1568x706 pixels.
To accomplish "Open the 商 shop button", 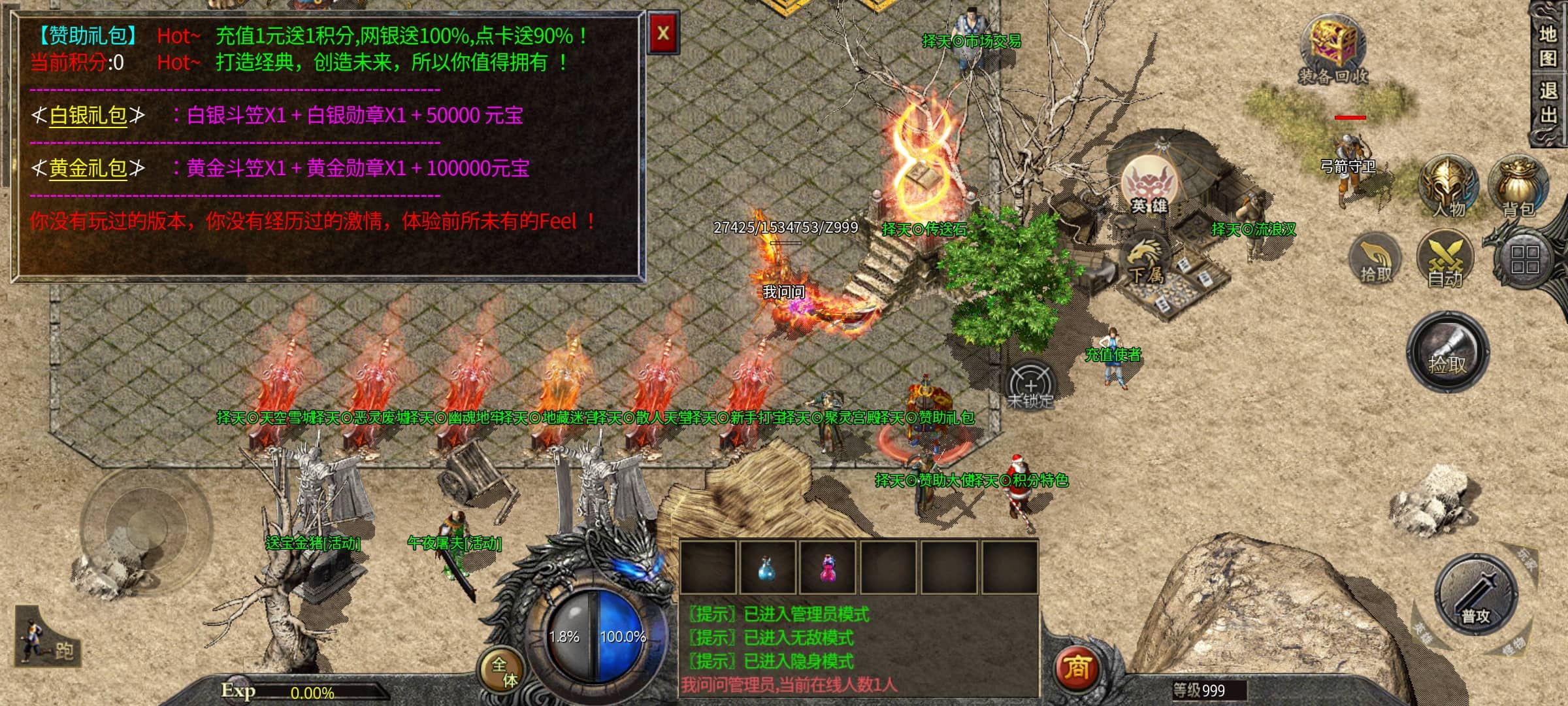I will pos(1077,667).
